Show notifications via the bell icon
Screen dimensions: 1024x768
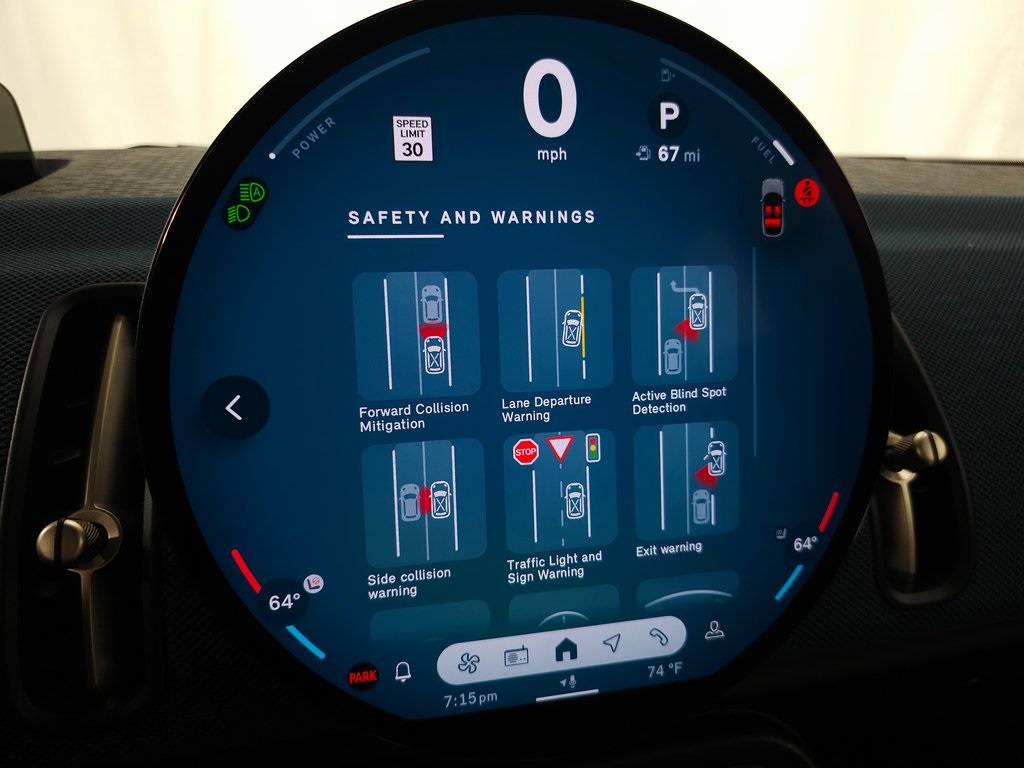[403, 672]
